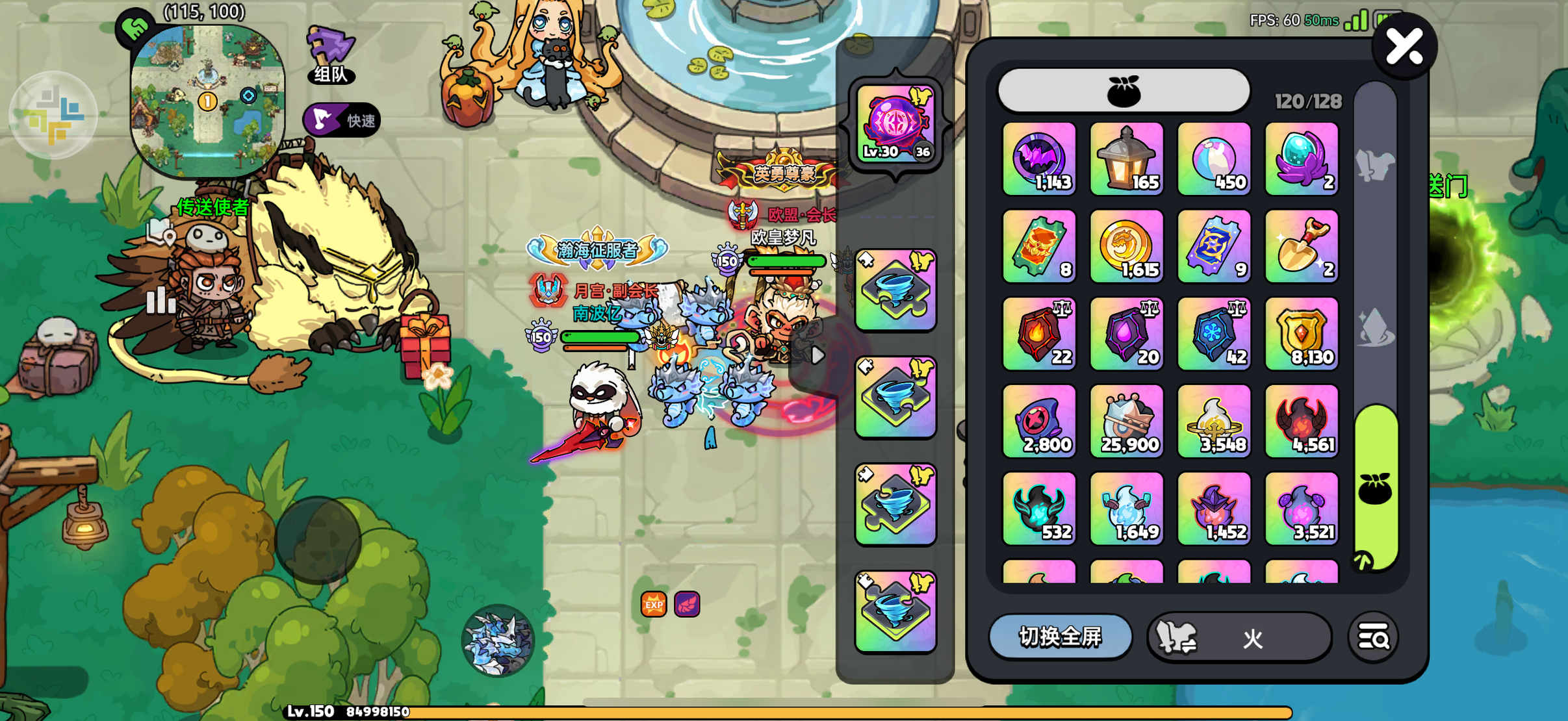1568x721 pixels.
Task: Open the Lv.30 magic orb equipment slot
Action: pos(895,124)
